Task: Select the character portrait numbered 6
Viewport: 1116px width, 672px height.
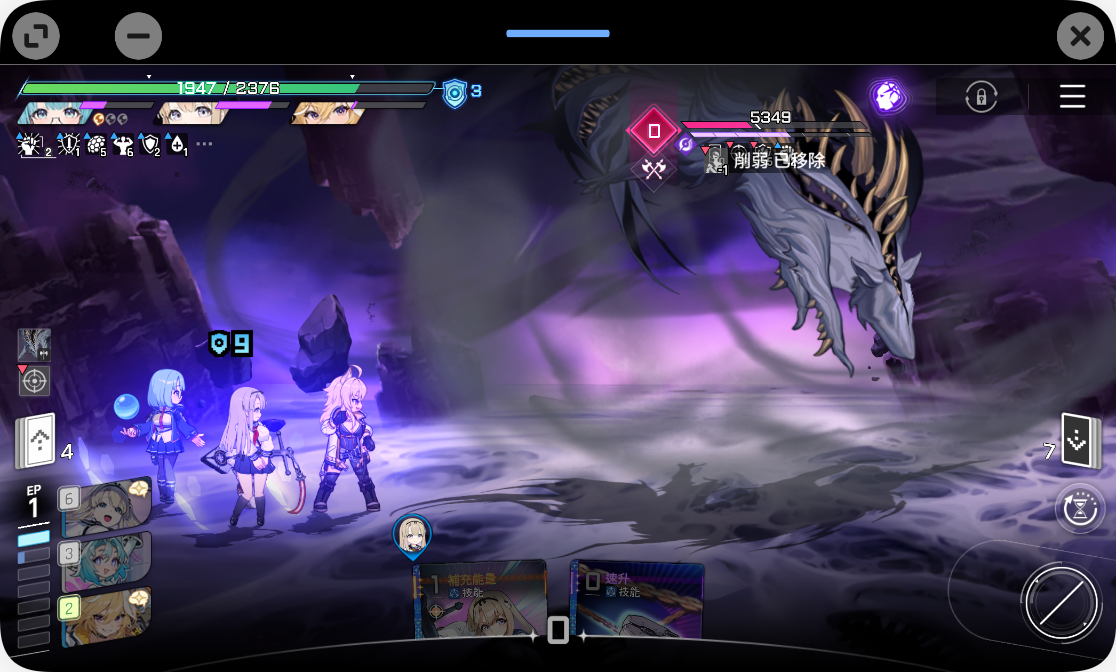Action: pos(105,506)
